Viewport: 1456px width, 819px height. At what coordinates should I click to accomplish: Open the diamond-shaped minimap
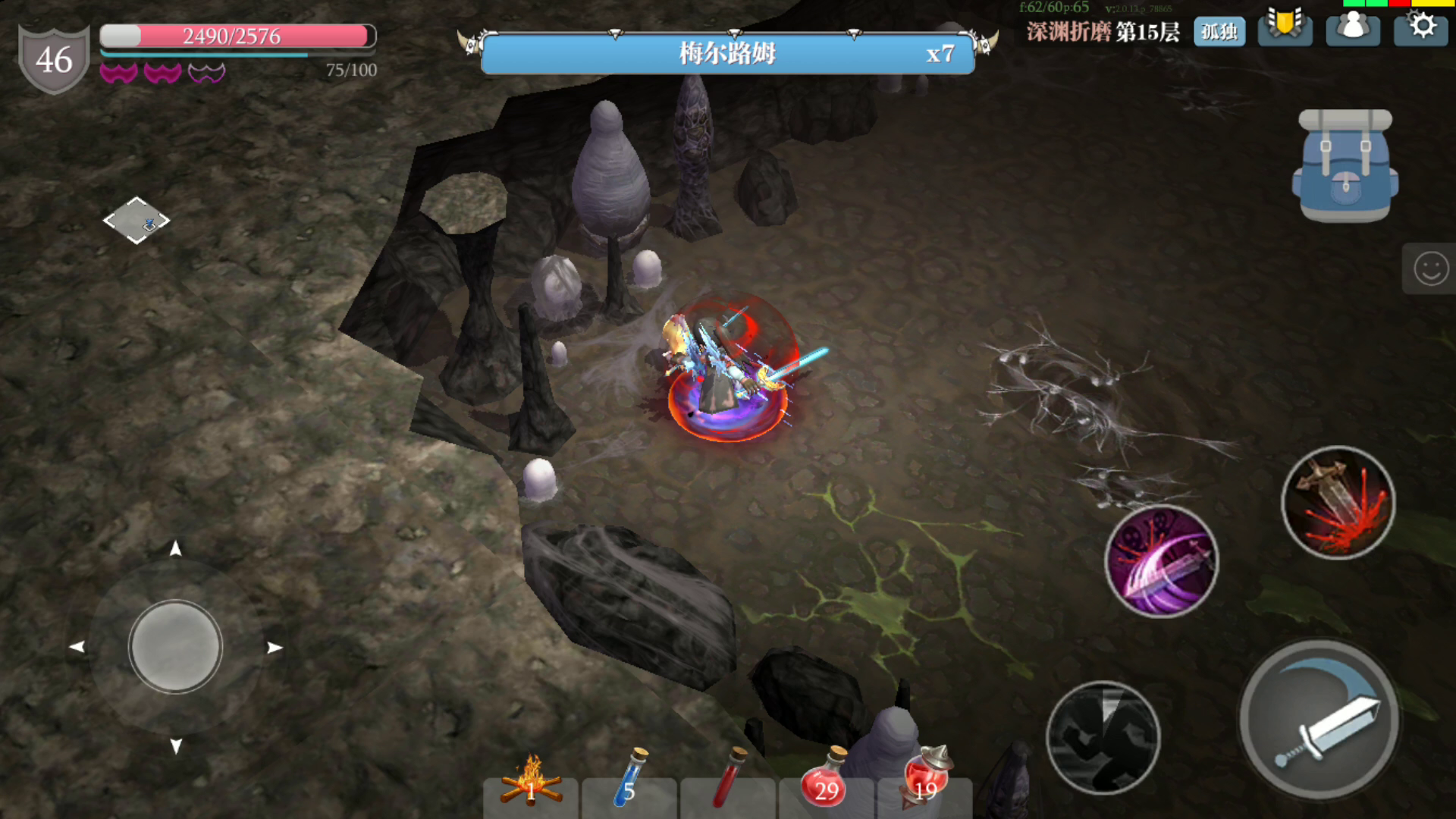(x=136, y=221)
